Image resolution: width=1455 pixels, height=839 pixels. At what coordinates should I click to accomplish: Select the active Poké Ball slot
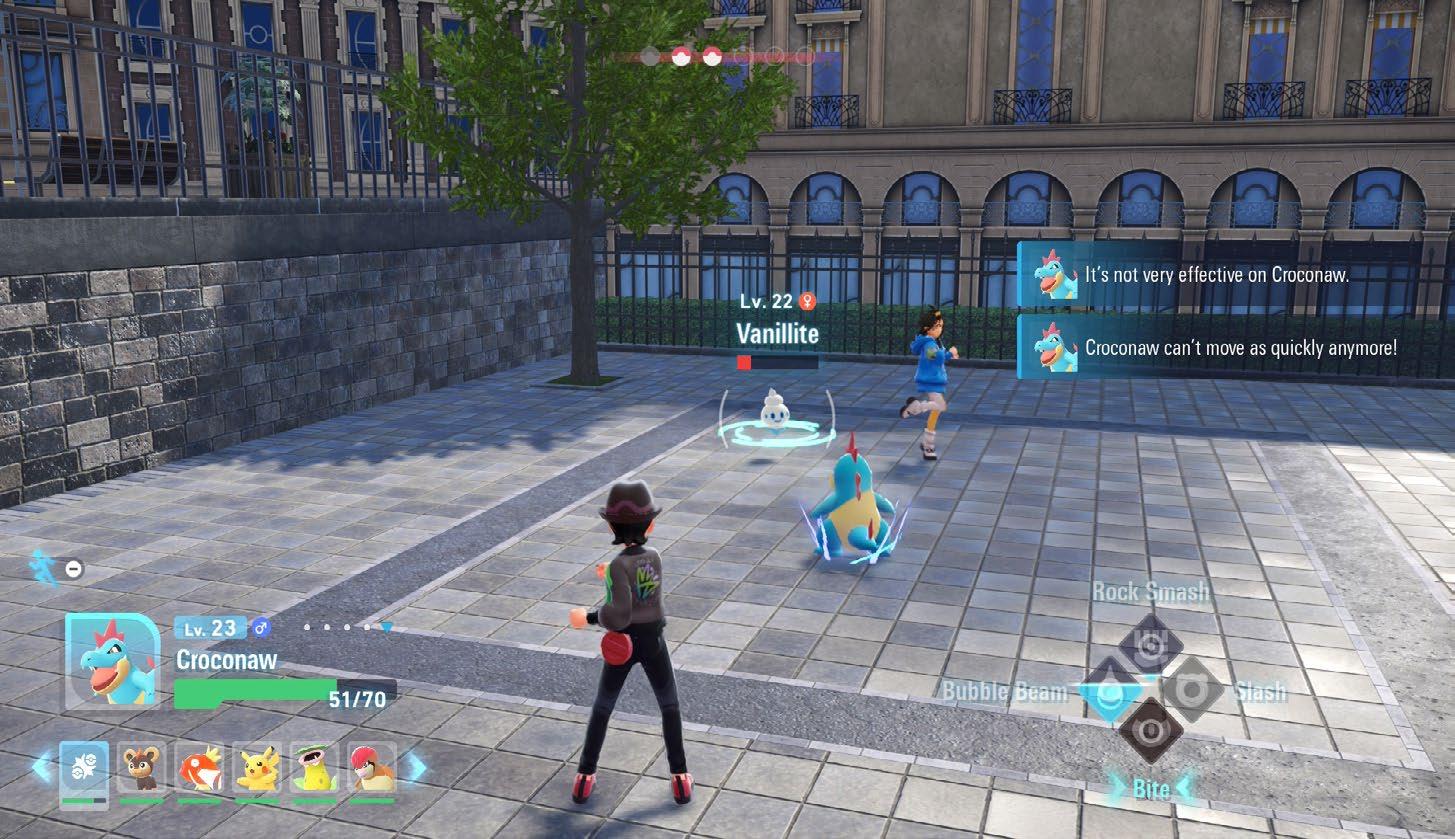coord(84,768)
